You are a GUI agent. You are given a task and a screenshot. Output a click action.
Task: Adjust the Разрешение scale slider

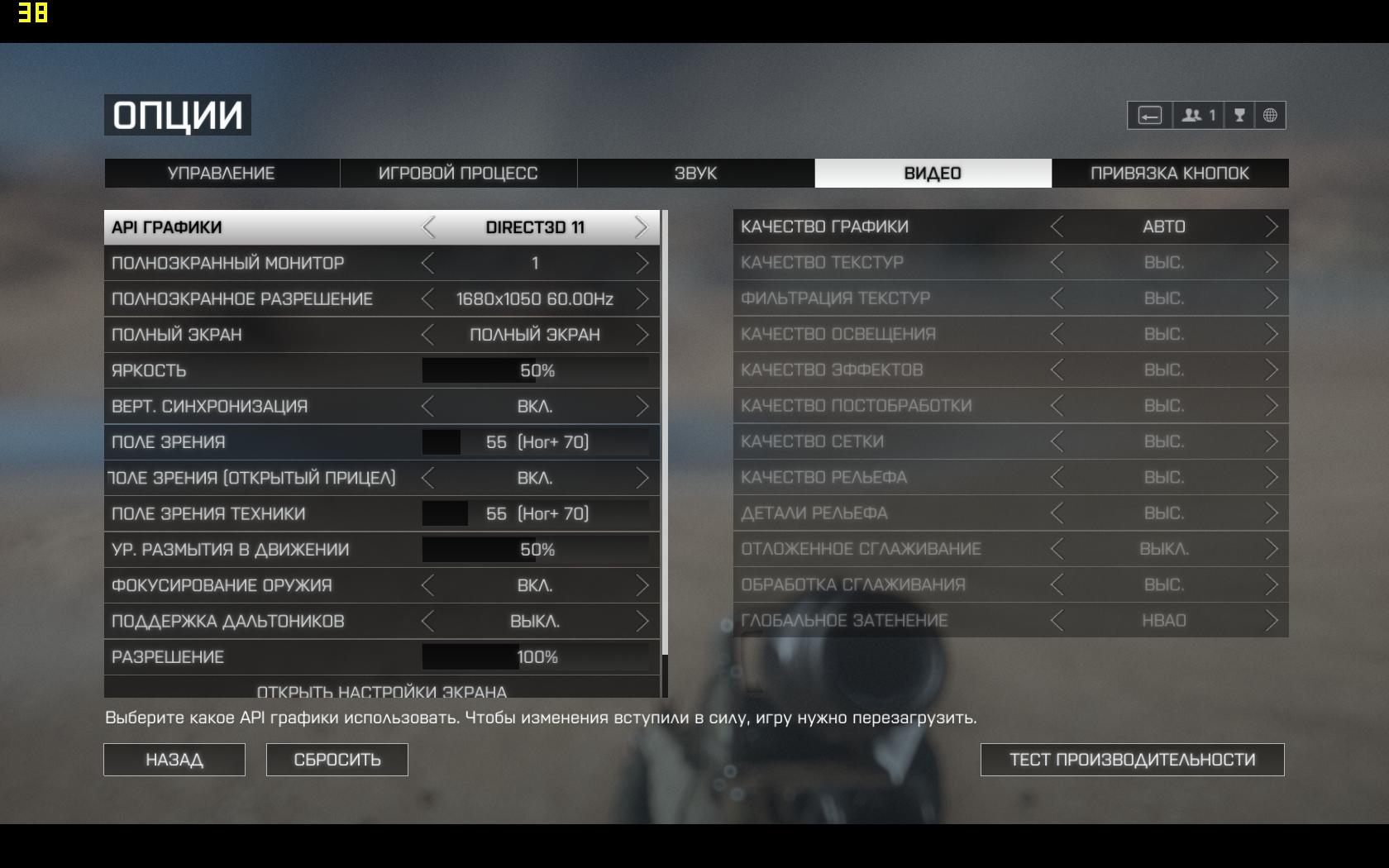(x=535, y=657)
